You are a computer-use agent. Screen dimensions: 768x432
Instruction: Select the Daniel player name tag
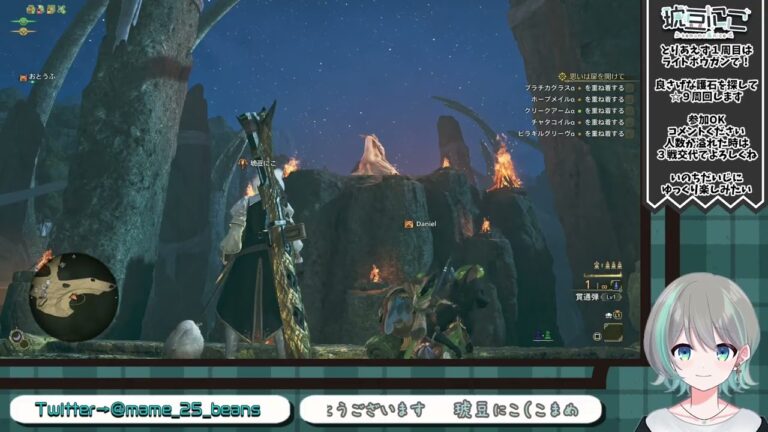(421, 224)
